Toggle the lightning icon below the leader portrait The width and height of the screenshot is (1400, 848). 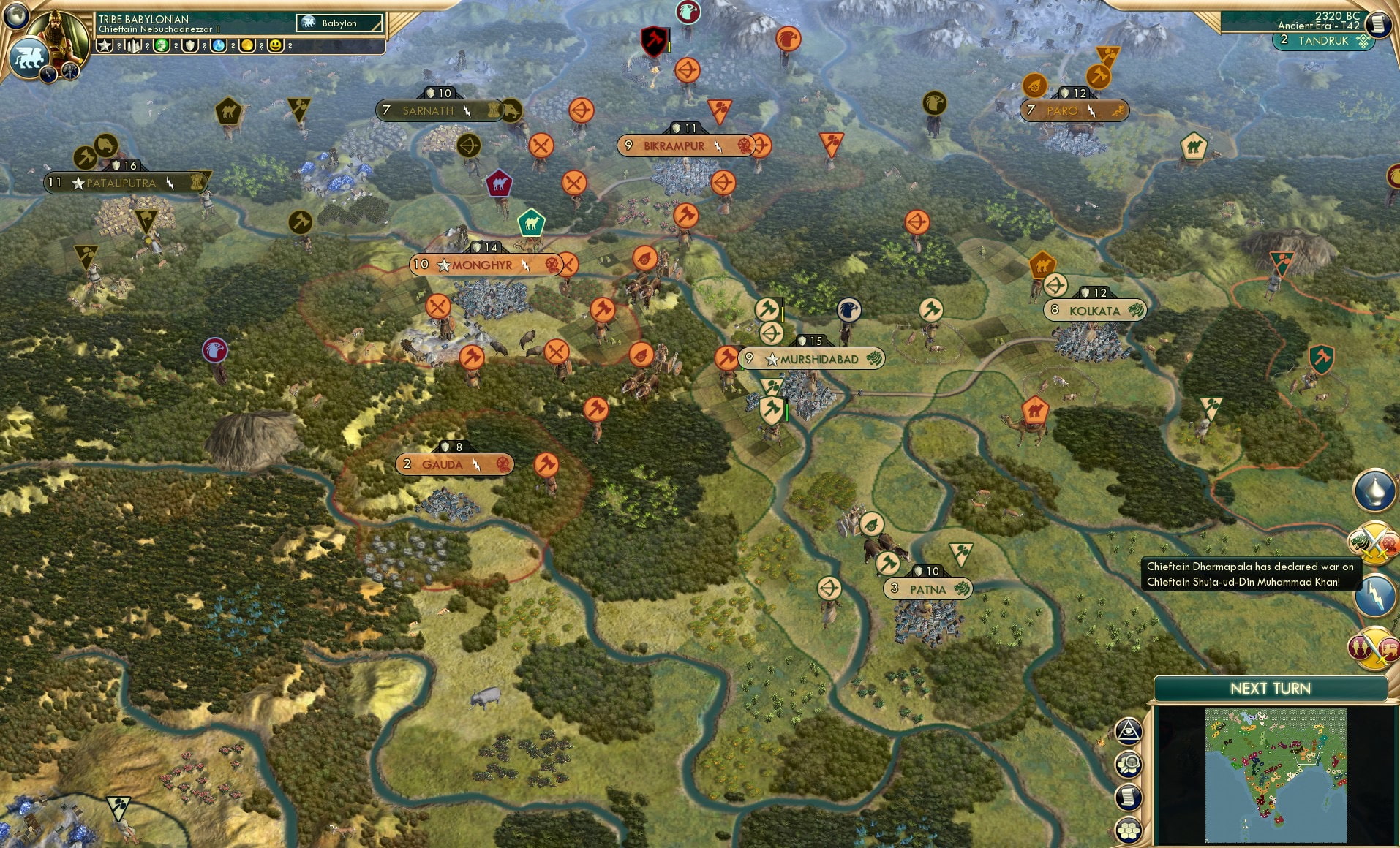pos(48,74)
